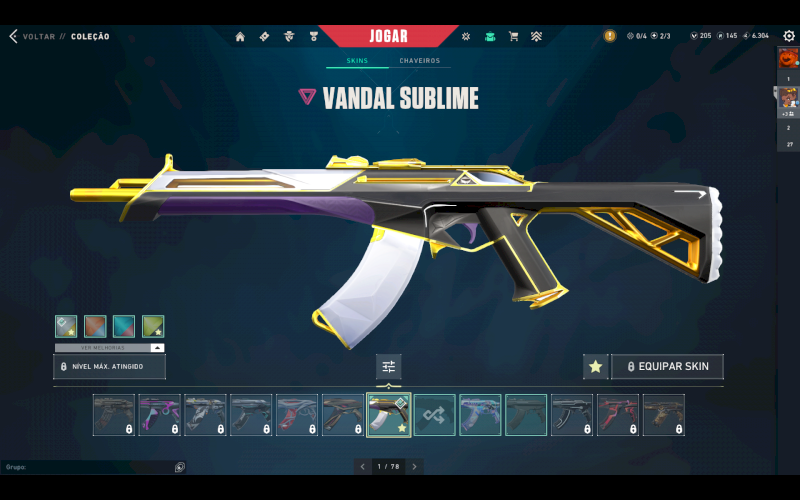The image size is (800, 500).
Task: Open the store shopping cart icon
Action: pyautogui.click(x=513, y=37)
